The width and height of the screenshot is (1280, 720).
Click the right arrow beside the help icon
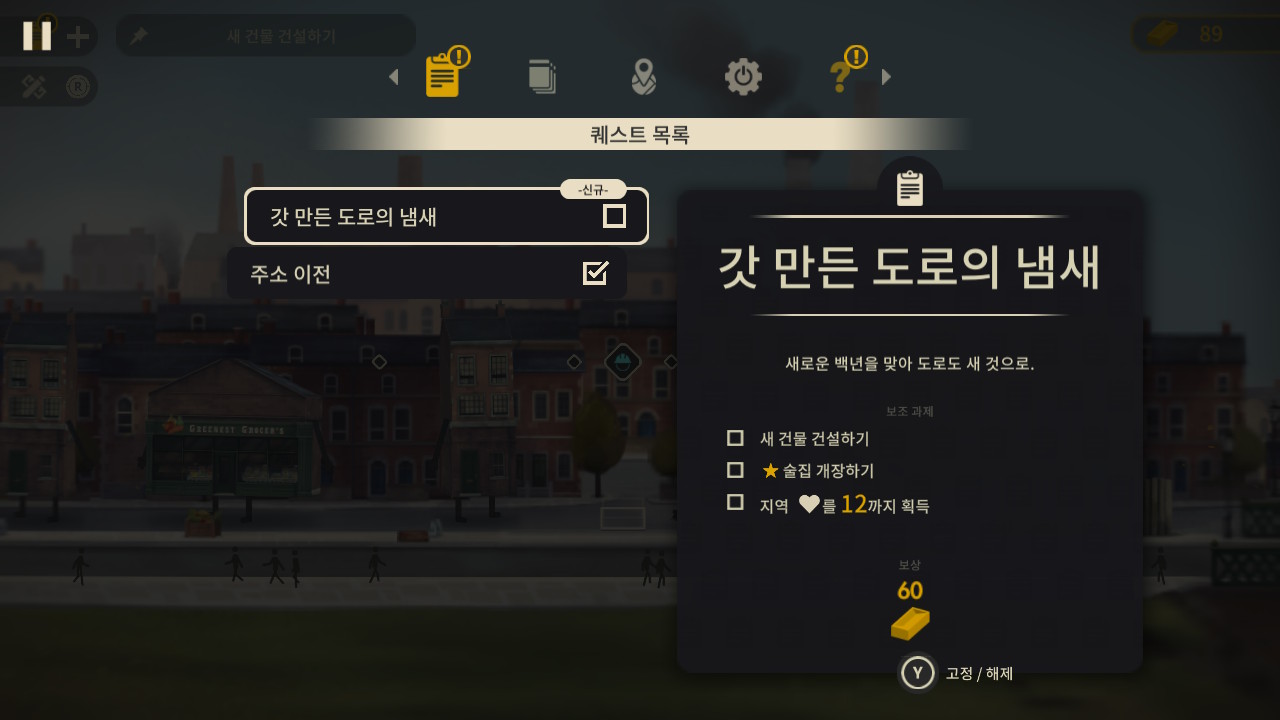tap(885, 76)
